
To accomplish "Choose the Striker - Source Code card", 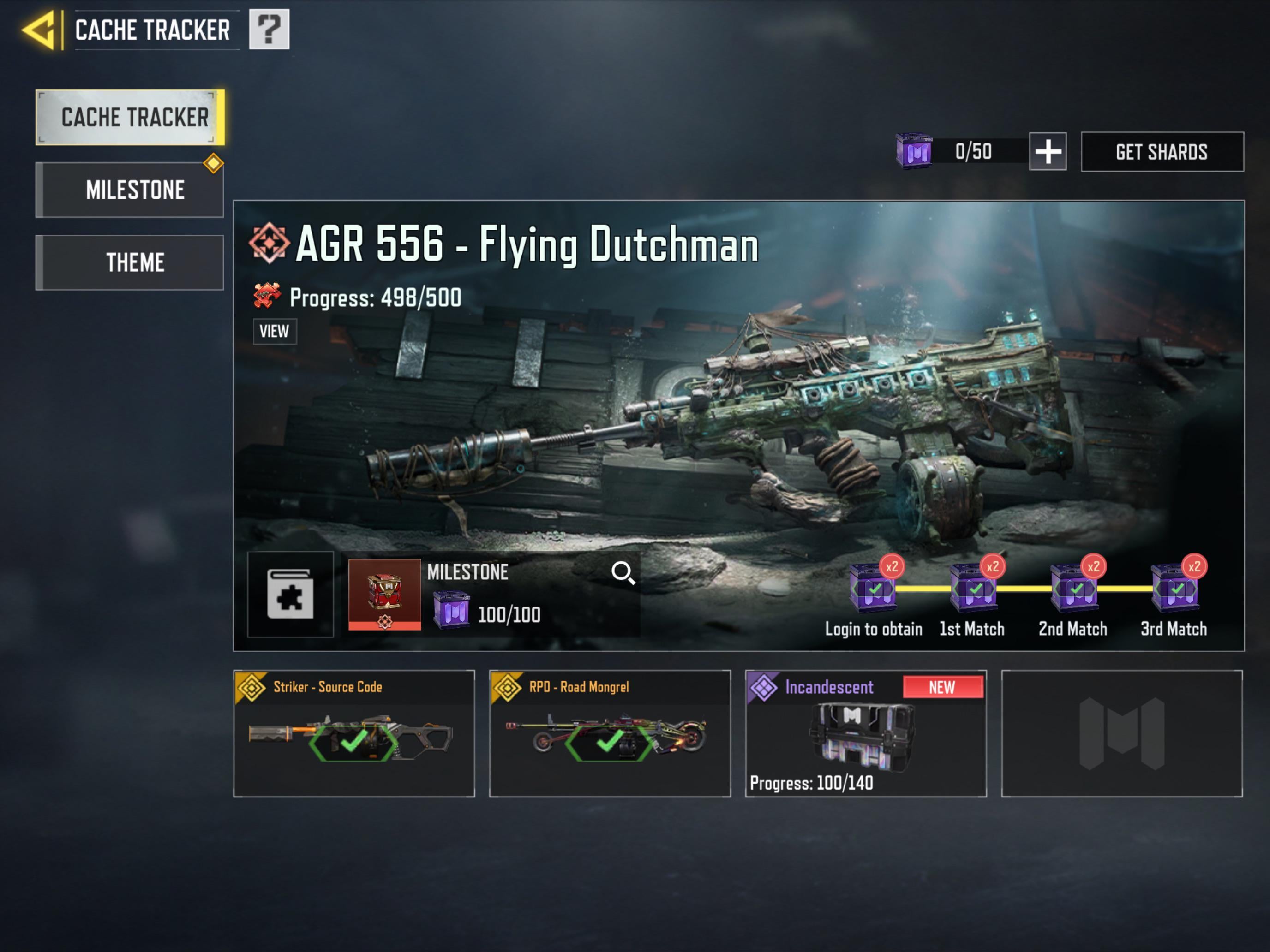I will coord(353,733).
